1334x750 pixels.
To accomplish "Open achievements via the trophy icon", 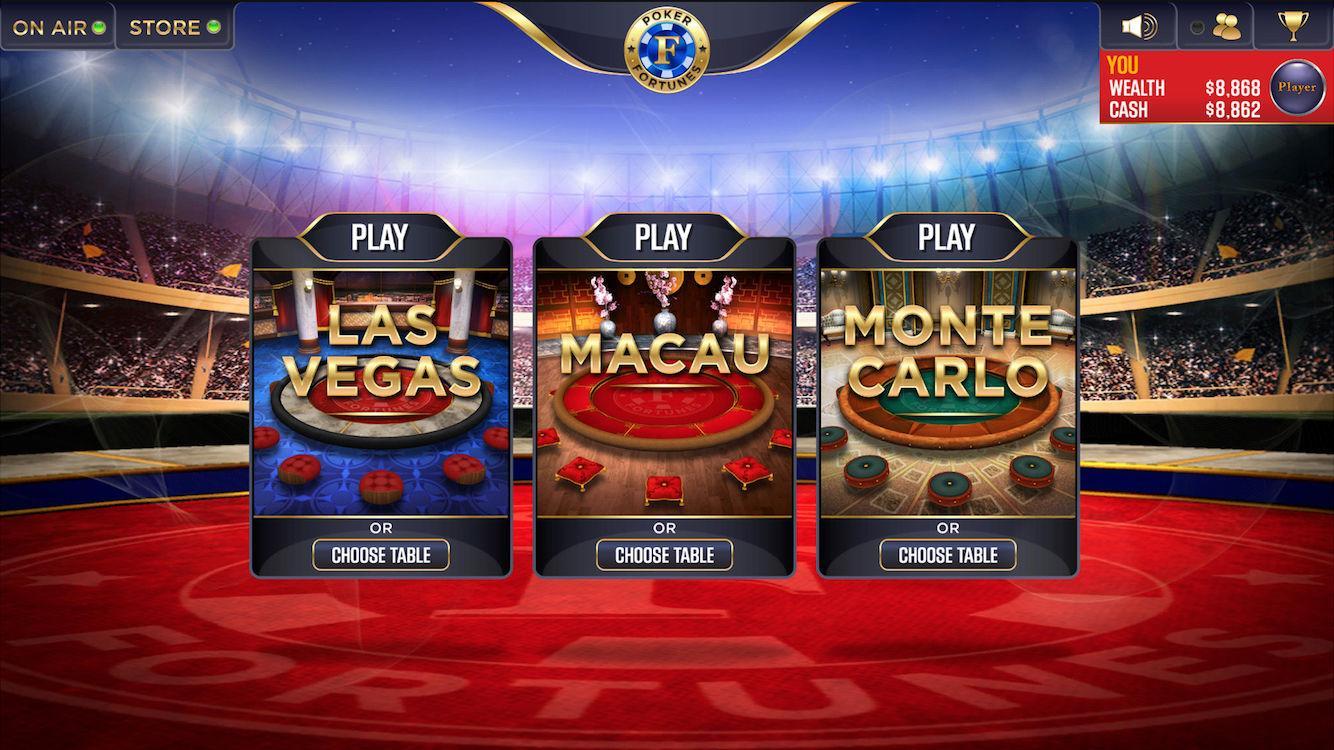I will tap(1291, 24).
